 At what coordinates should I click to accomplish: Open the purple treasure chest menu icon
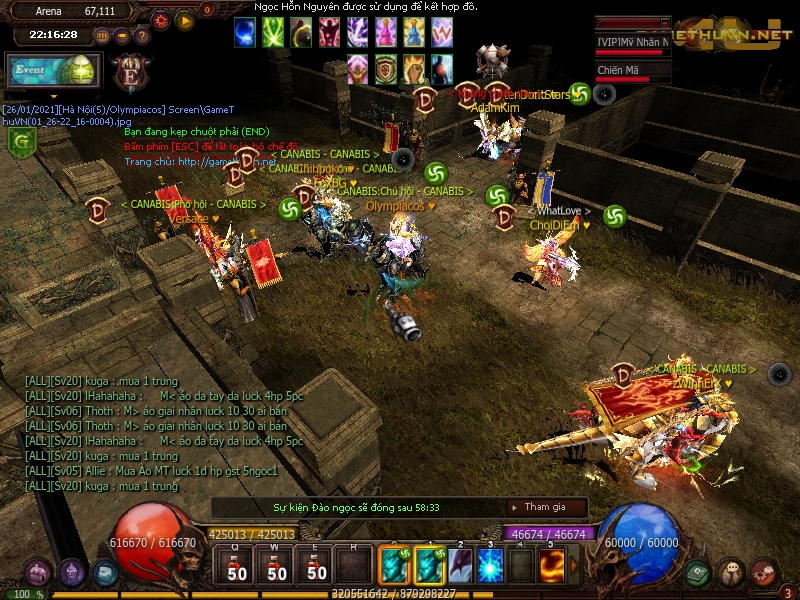point(39,573)
